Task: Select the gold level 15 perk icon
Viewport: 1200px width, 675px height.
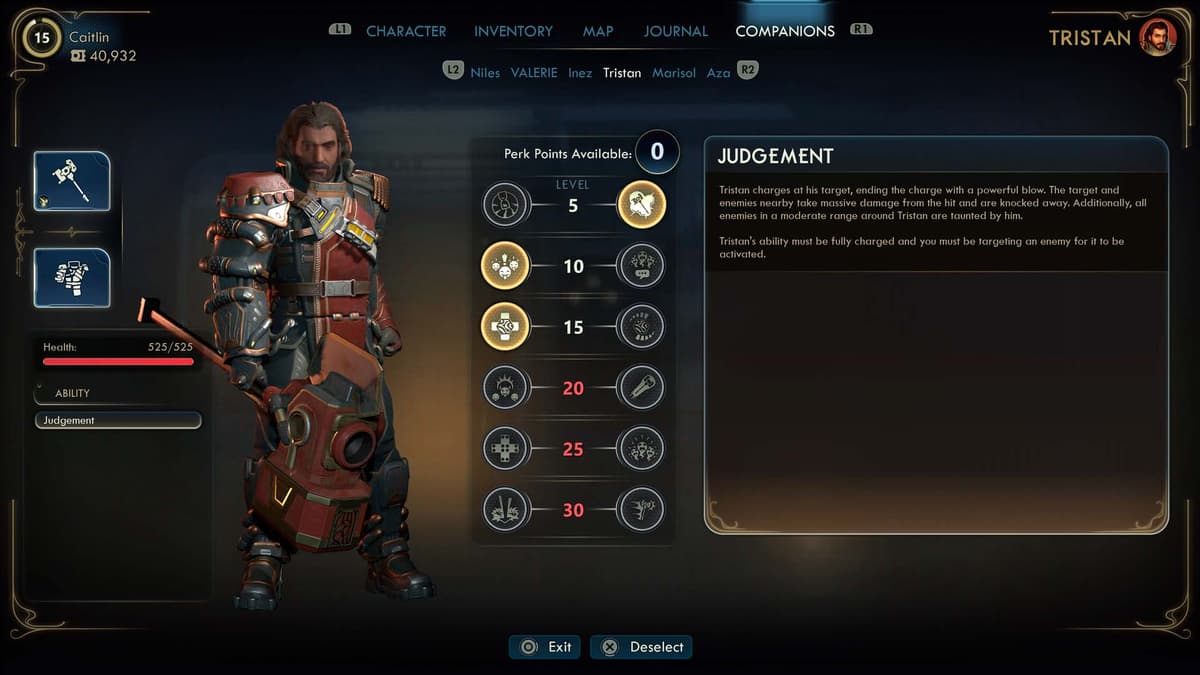Action: pos(505,327)
